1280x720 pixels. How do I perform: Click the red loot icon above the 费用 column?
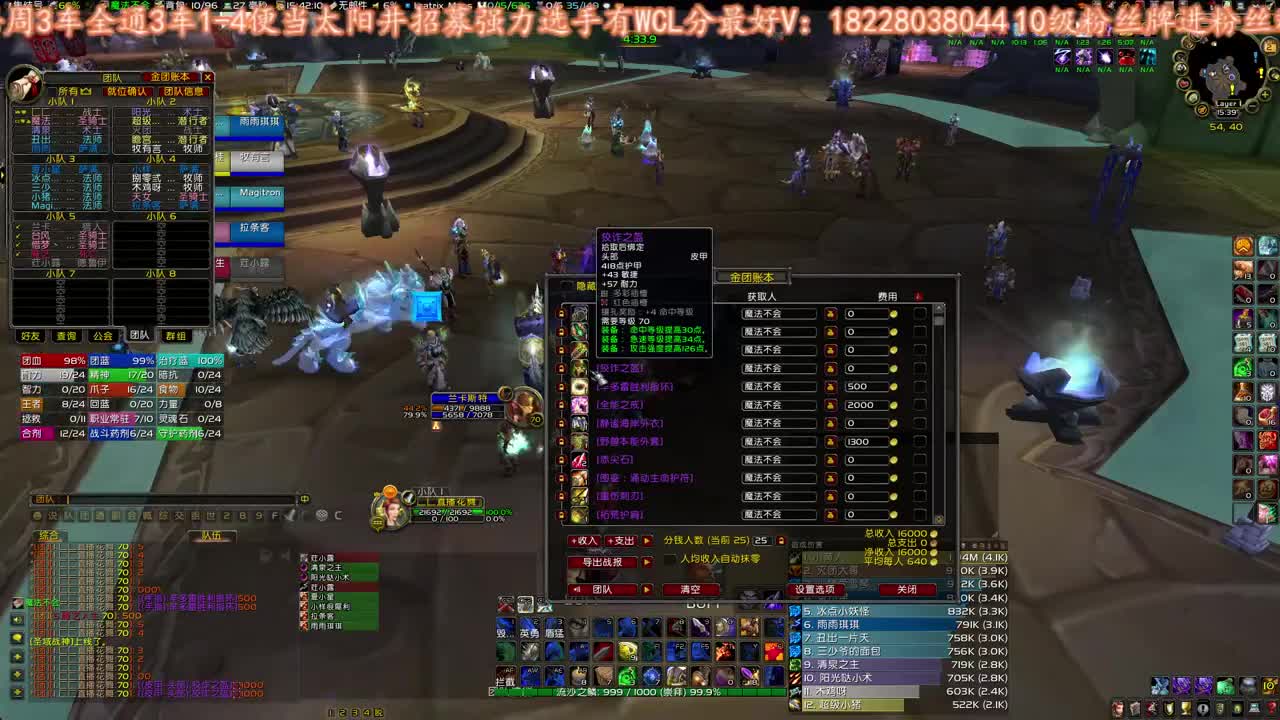pyautogui.click(x=917, y=296)
